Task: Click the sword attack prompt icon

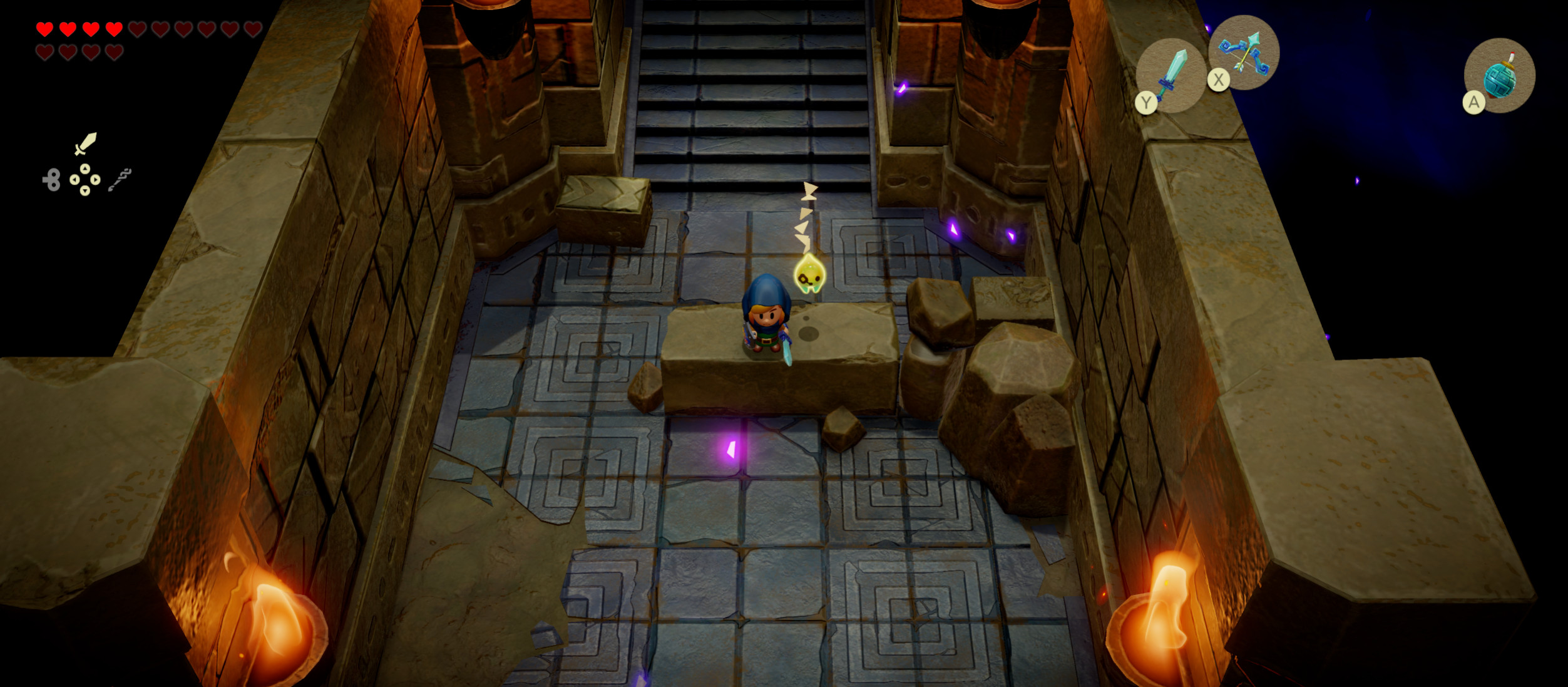Action: click(86, 143)
